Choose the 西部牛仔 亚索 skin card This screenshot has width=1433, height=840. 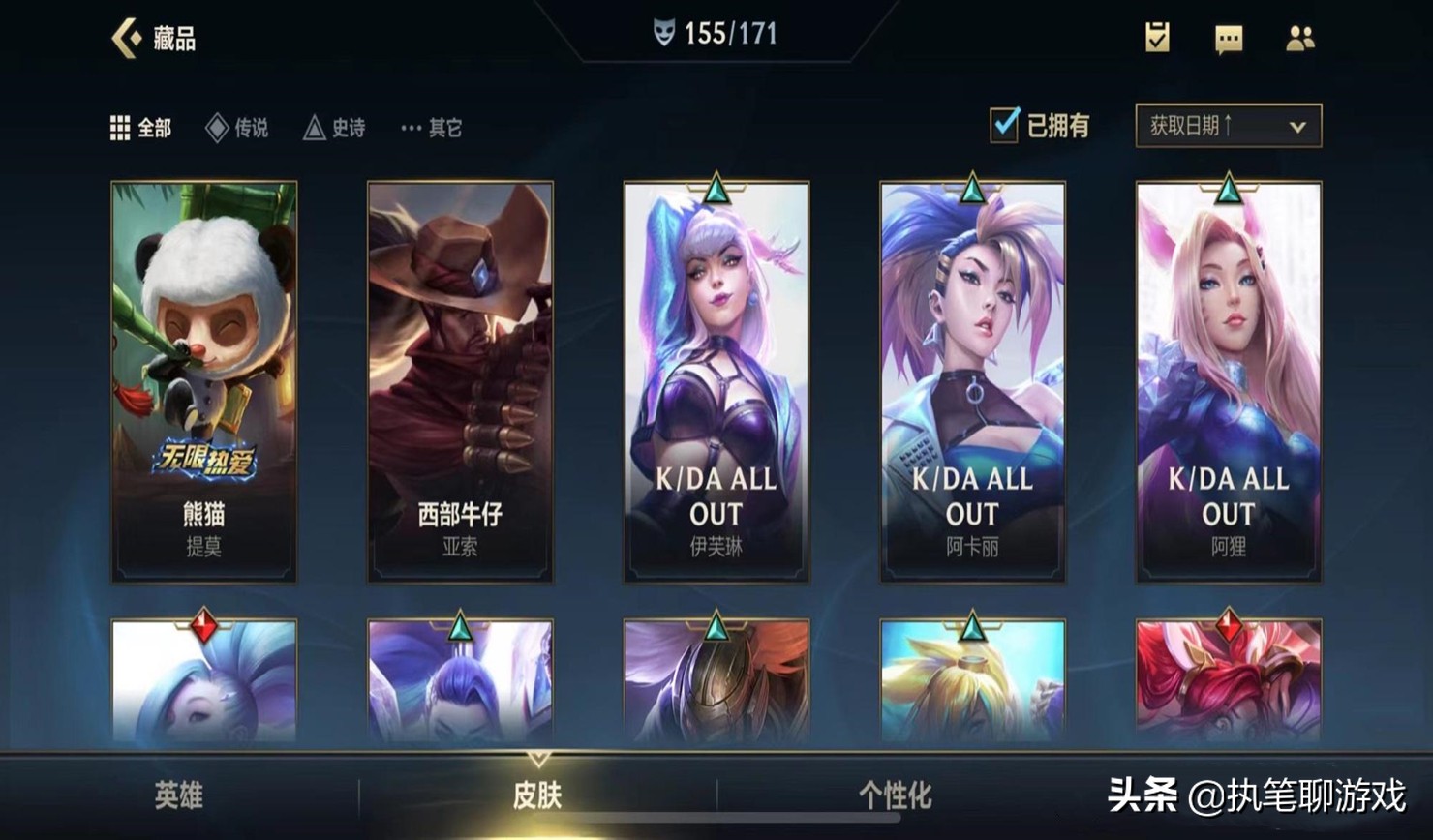(x=460, y=382)
